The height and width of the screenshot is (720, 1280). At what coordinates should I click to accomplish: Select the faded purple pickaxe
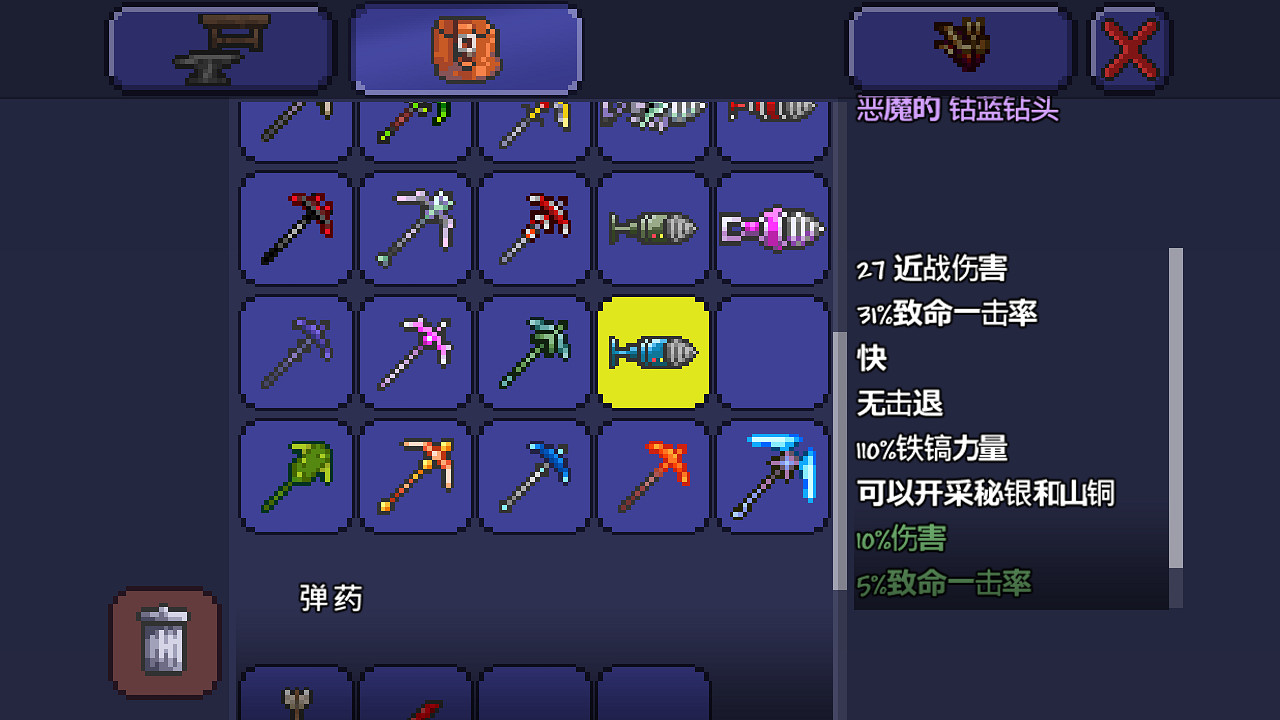point(295,353)
